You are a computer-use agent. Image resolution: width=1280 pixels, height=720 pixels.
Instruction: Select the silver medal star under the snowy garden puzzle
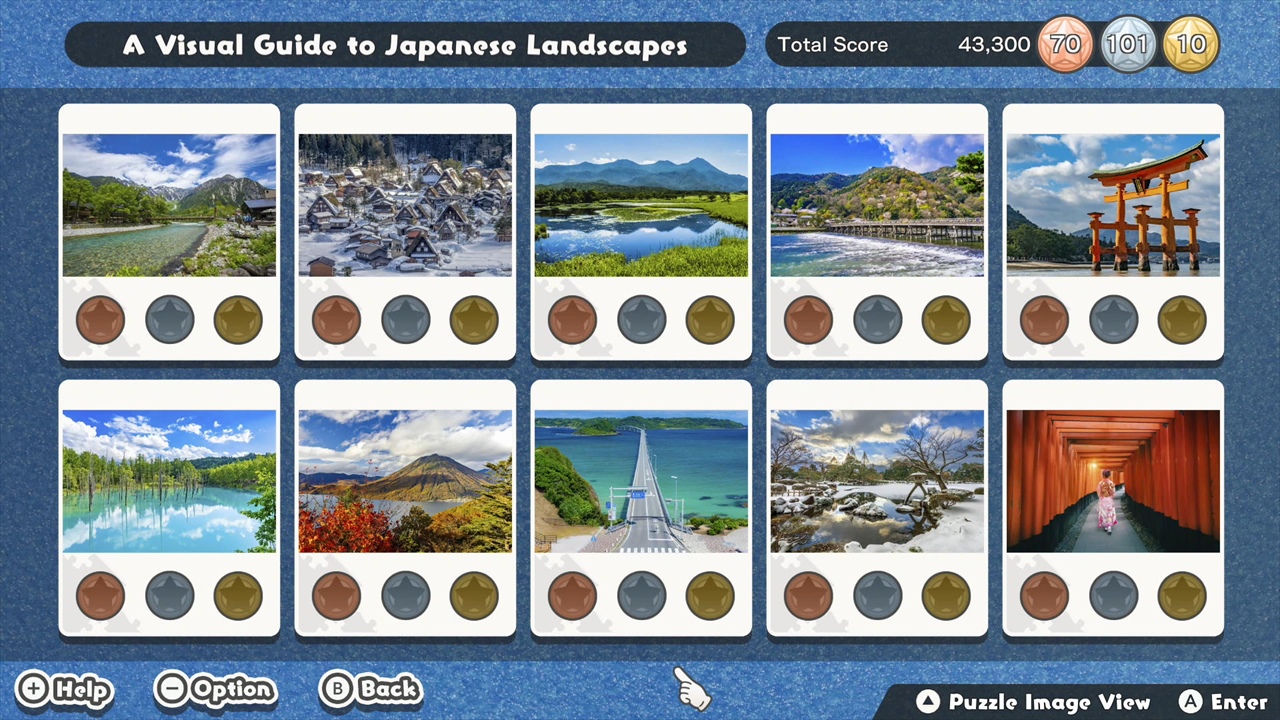[877, 595]
